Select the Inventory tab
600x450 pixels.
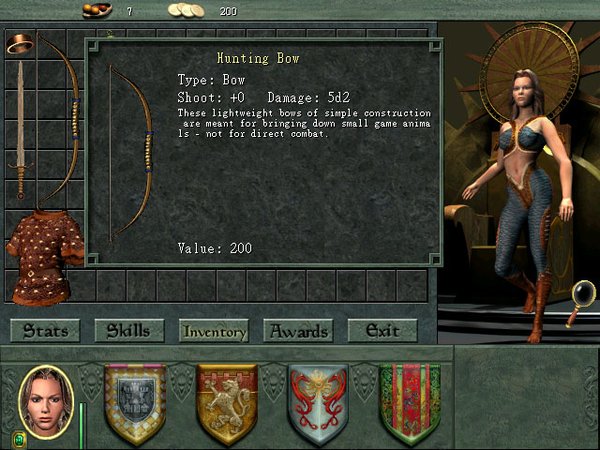[x=213, y=330]
